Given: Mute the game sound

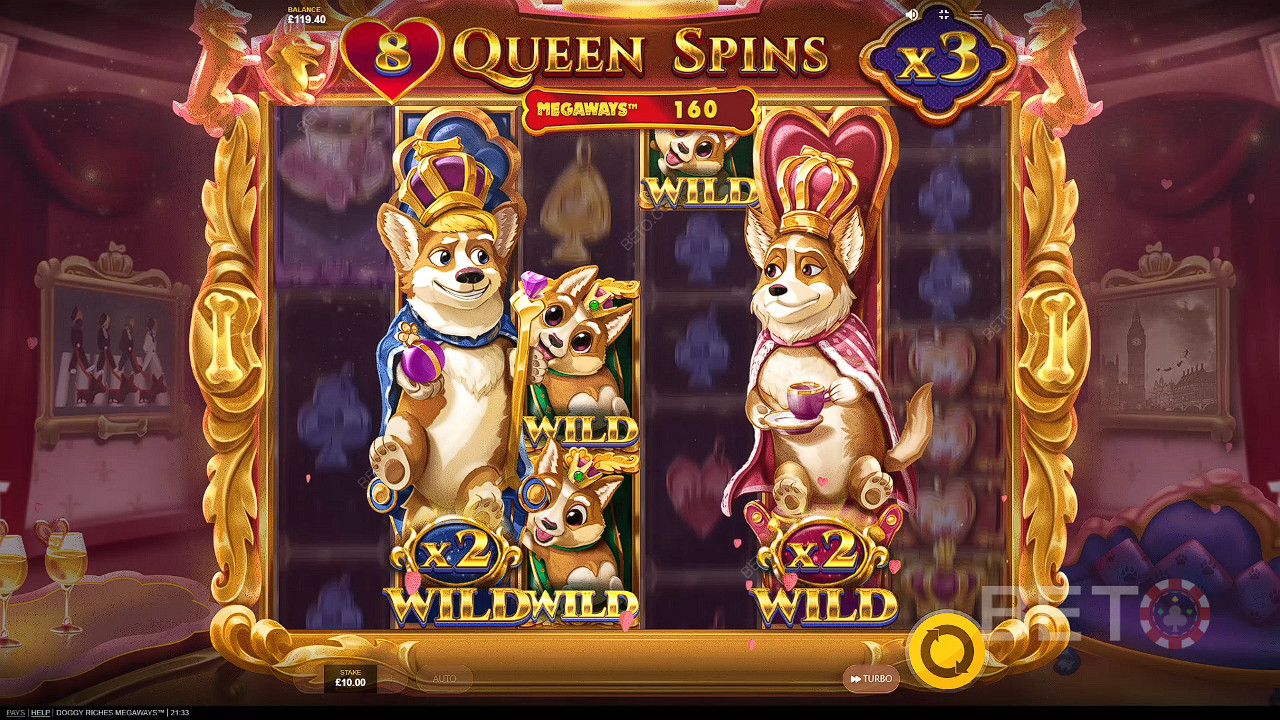Looking at the screenshot, I should pos(912,15).
